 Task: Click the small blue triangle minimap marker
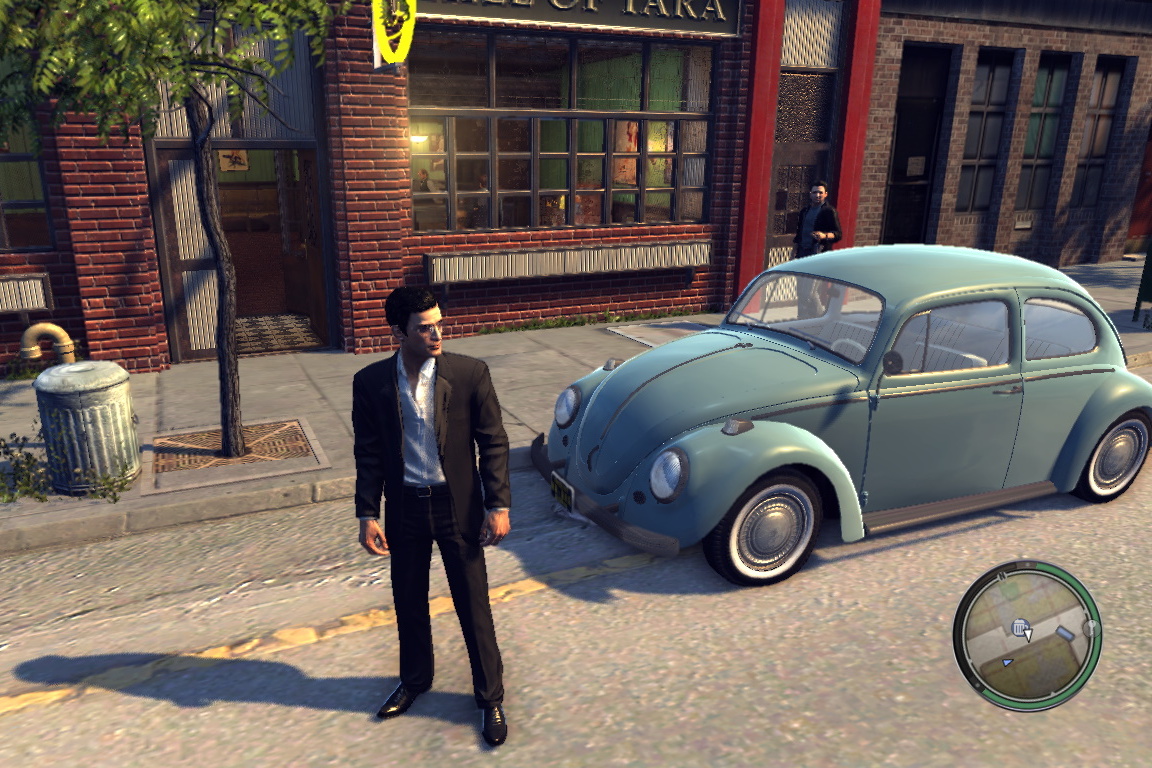(x=1007, y=661)
